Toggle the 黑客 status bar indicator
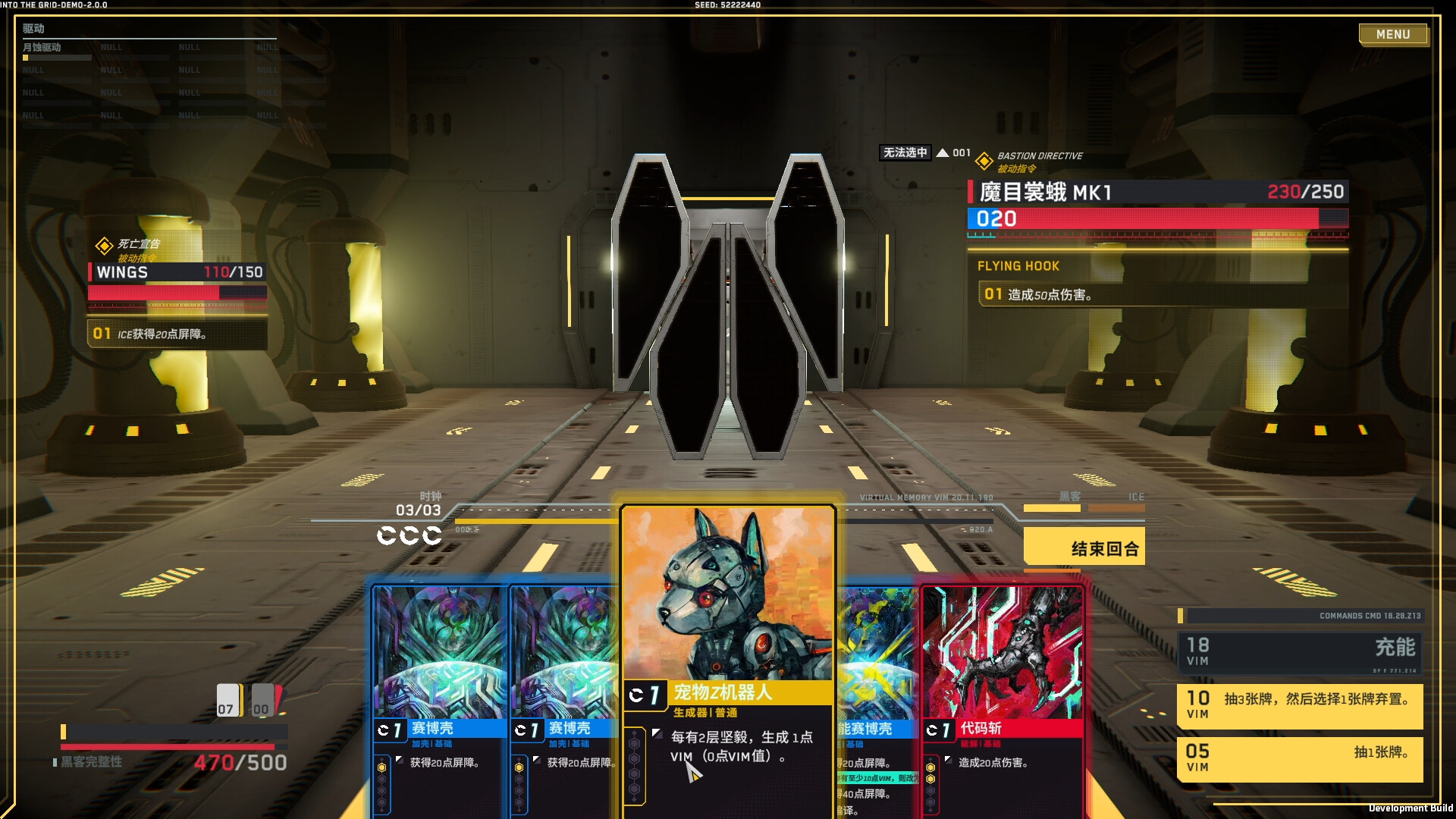Screen dimensions: 1456x819 click(1052, 509)
